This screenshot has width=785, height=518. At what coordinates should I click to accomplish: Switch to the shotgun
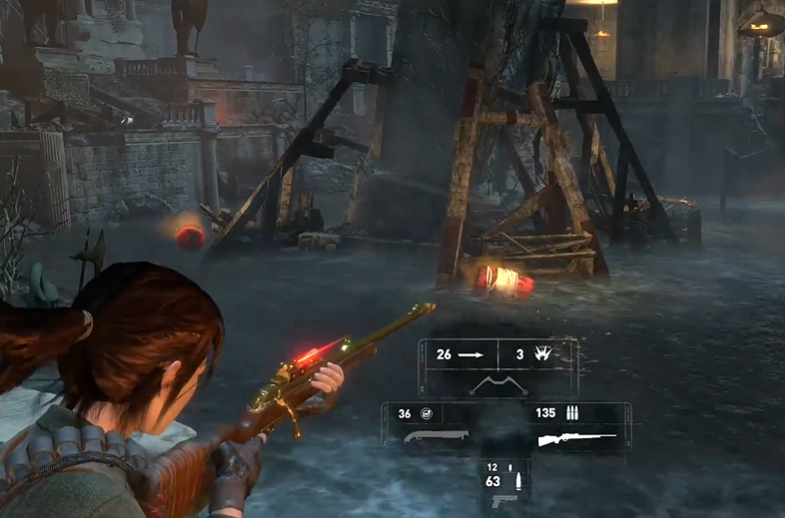point(436,438)
